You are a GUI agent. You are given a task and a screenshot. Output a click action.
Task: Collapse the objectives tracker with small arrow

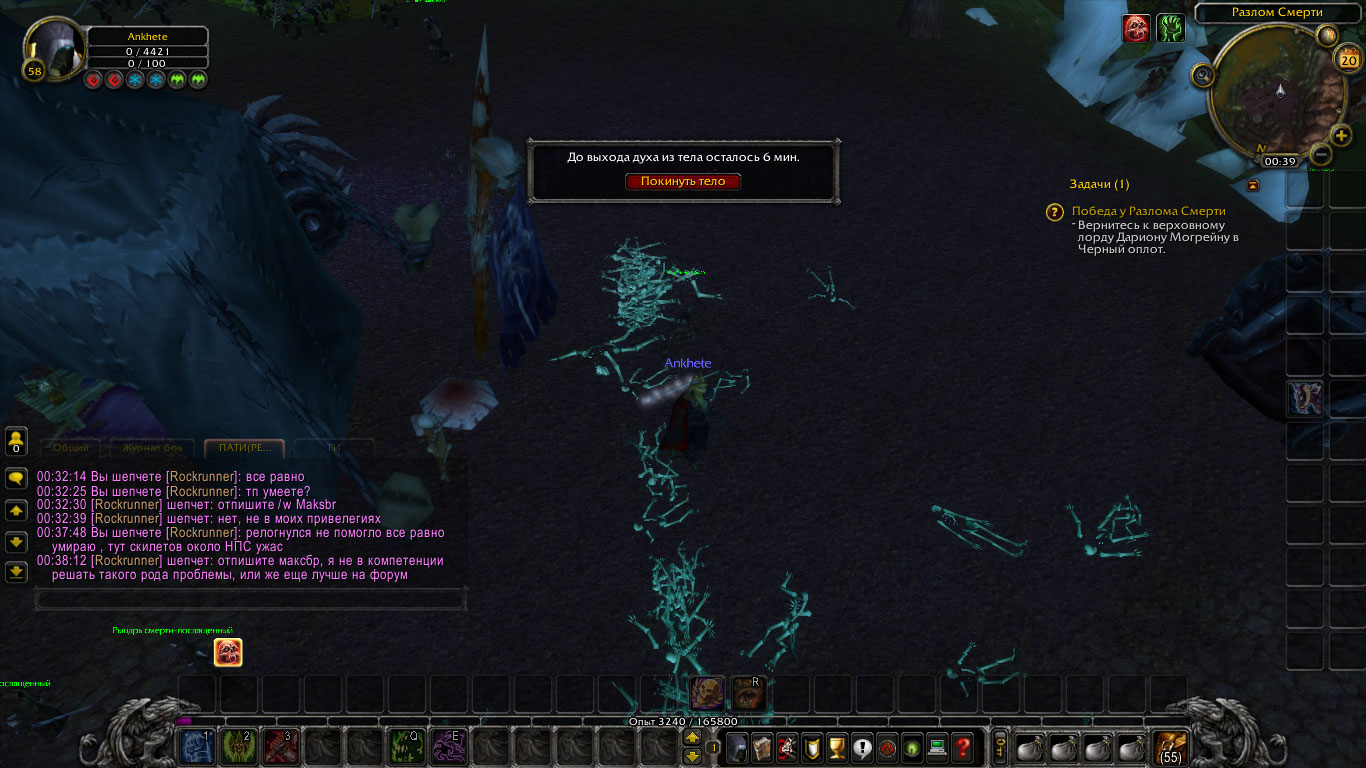1253,185
